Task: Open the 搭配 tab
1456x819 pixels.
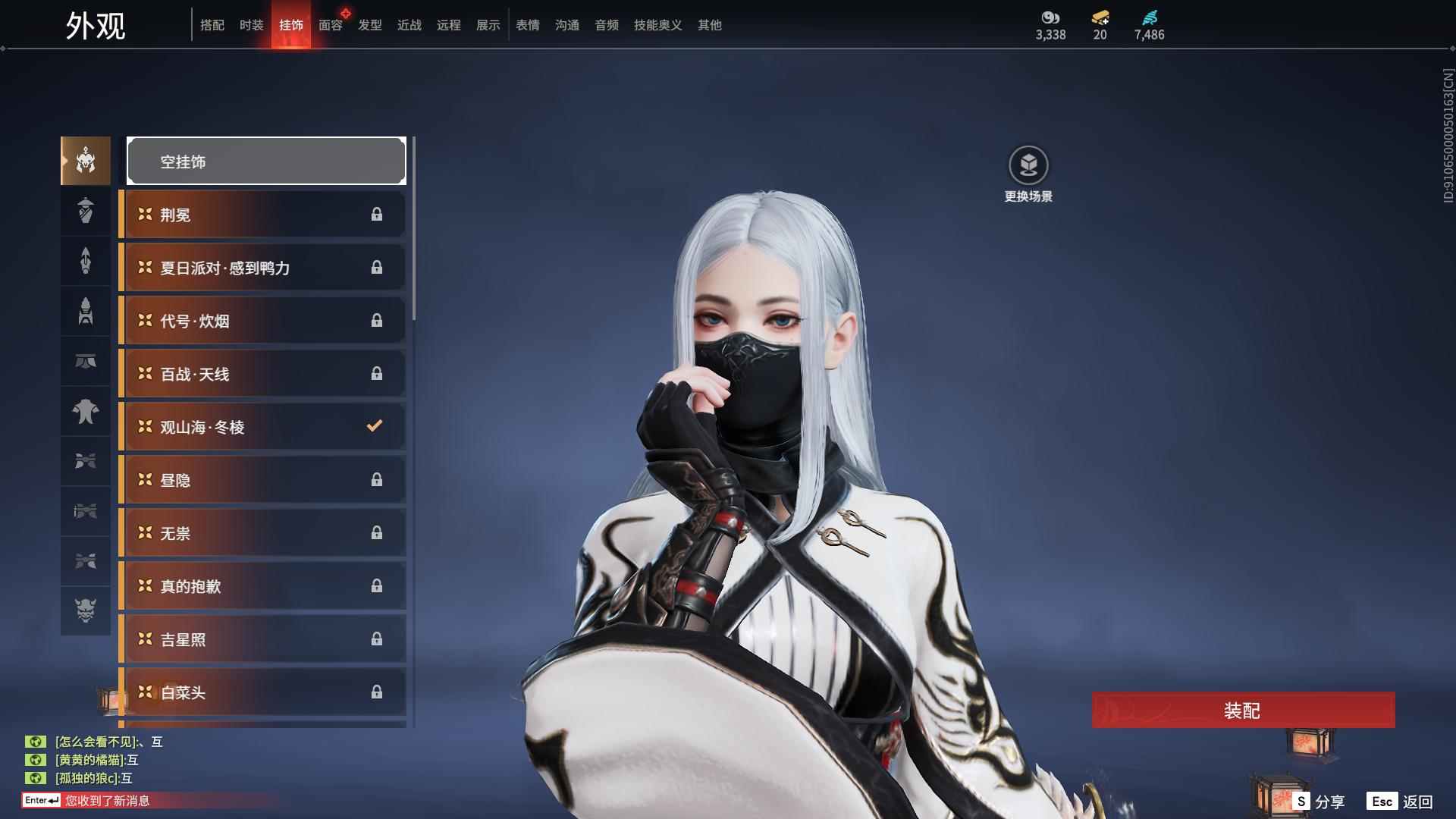Action: (212, 25)
